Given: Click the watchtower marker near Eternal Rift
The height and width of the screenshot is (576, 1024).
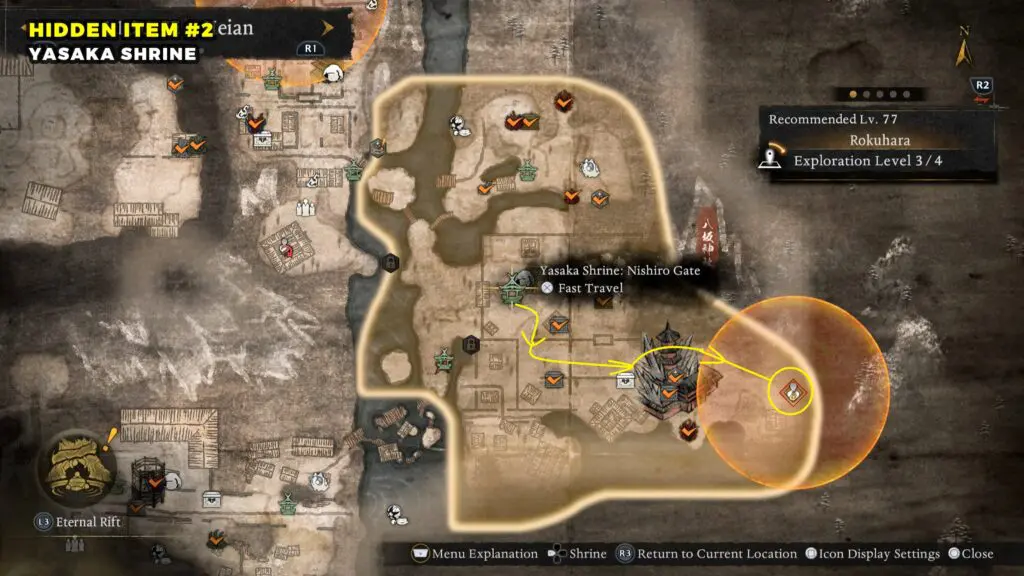Looking at the screenshot, I should coord(150,481).
